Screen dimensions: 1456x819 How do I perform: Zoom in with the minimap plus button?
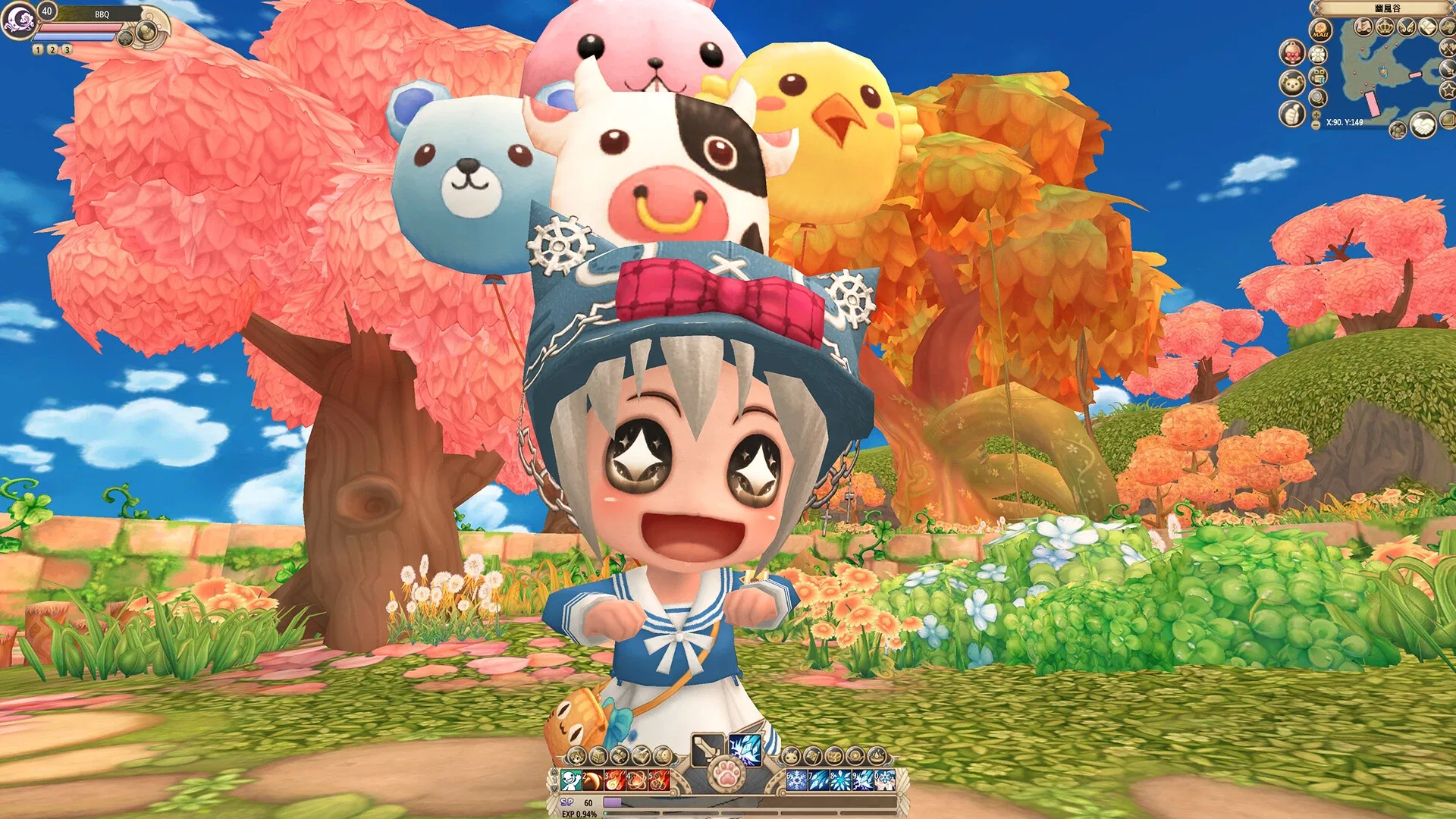tap(1315, 115)
